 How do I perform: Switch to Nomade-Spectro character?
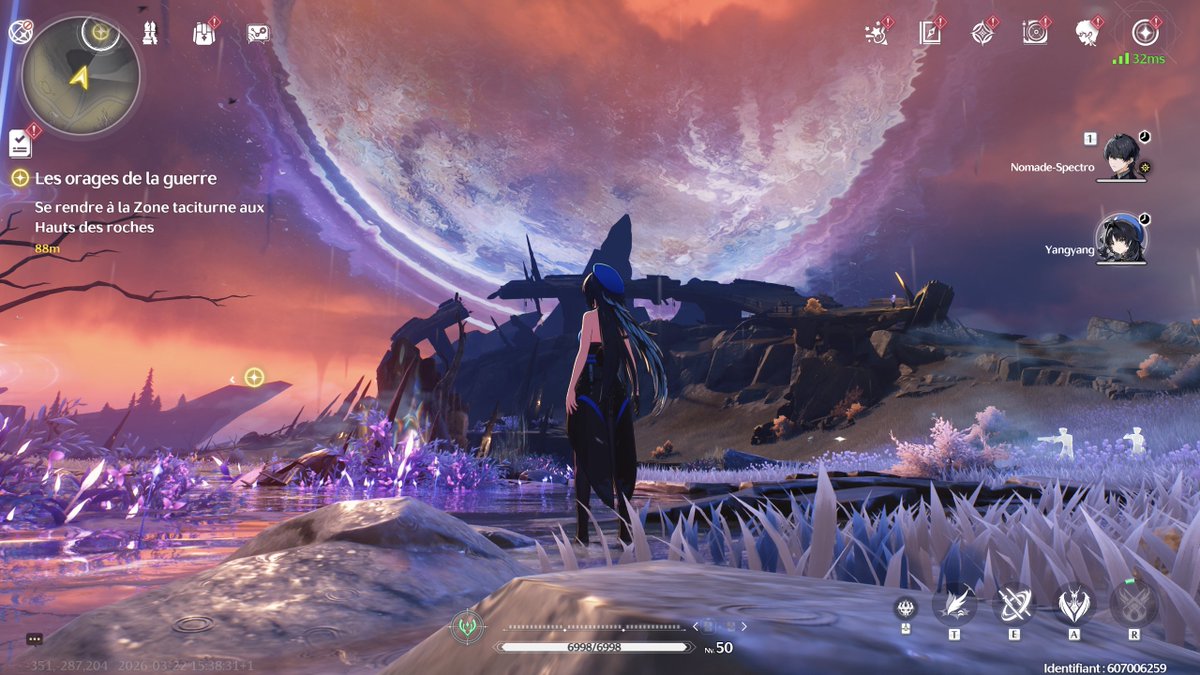(1121, 158)
